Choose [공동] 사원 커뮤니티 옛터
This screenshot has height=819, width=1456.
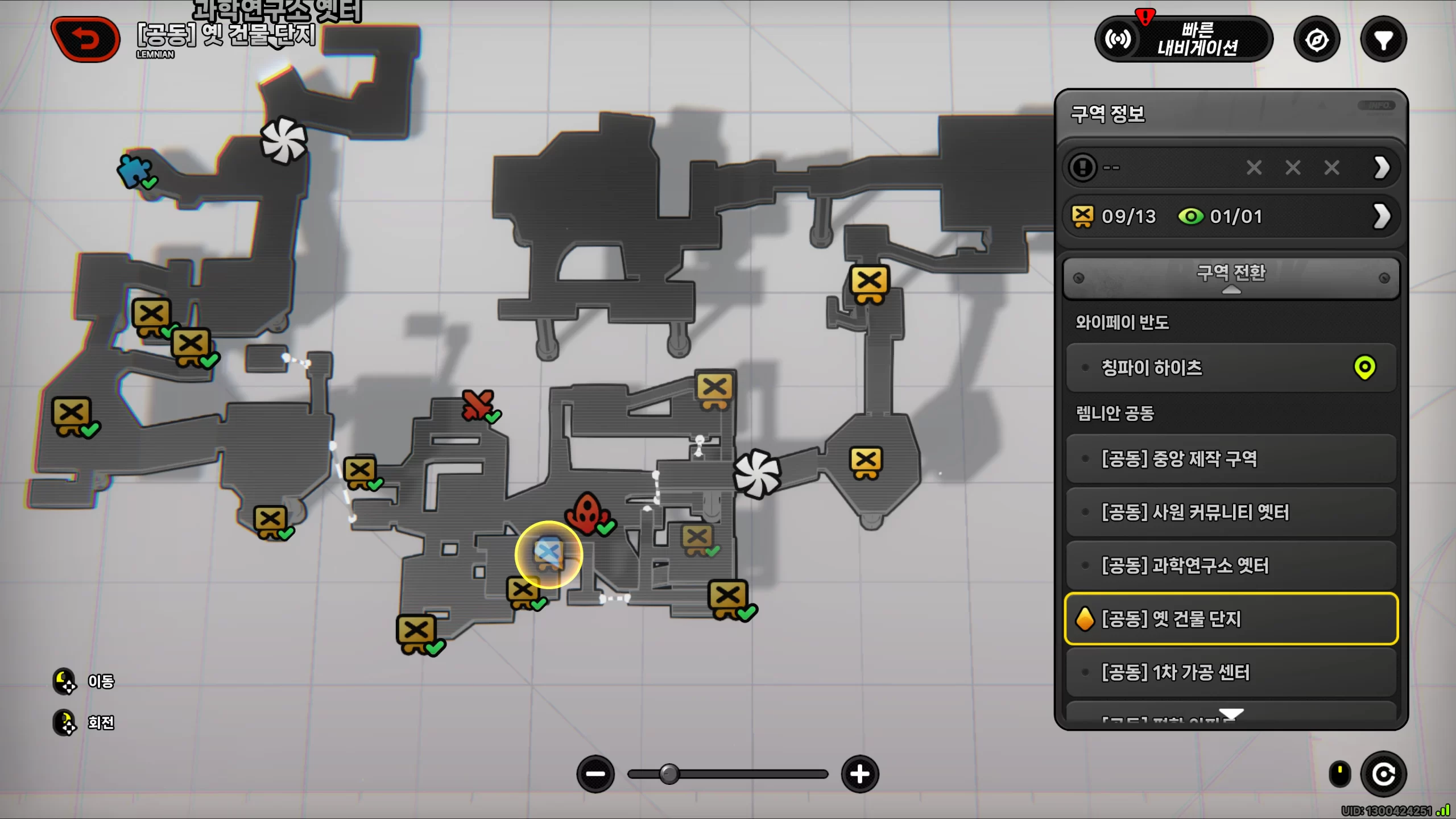1231,512
